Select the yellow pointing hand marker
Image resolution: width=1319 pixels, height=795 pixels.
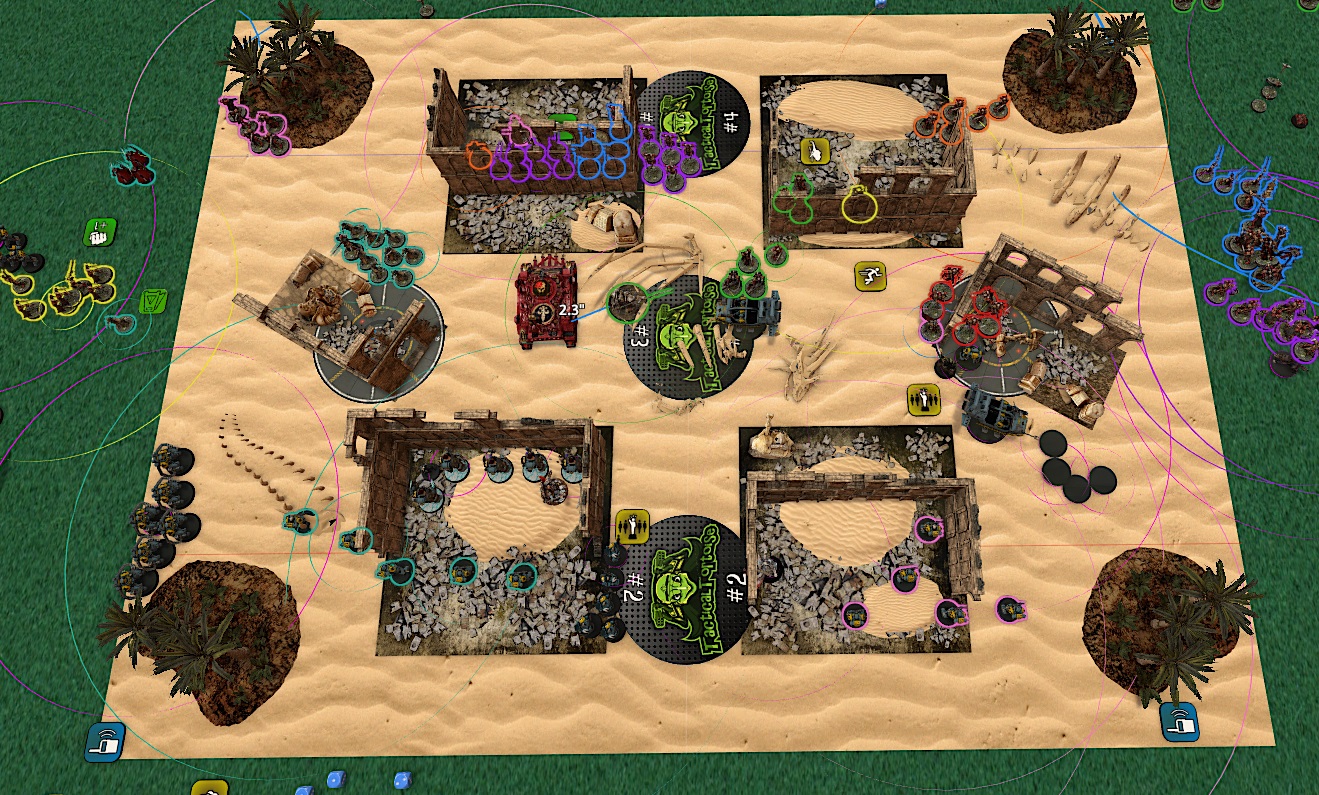click(x=817, y=152)
